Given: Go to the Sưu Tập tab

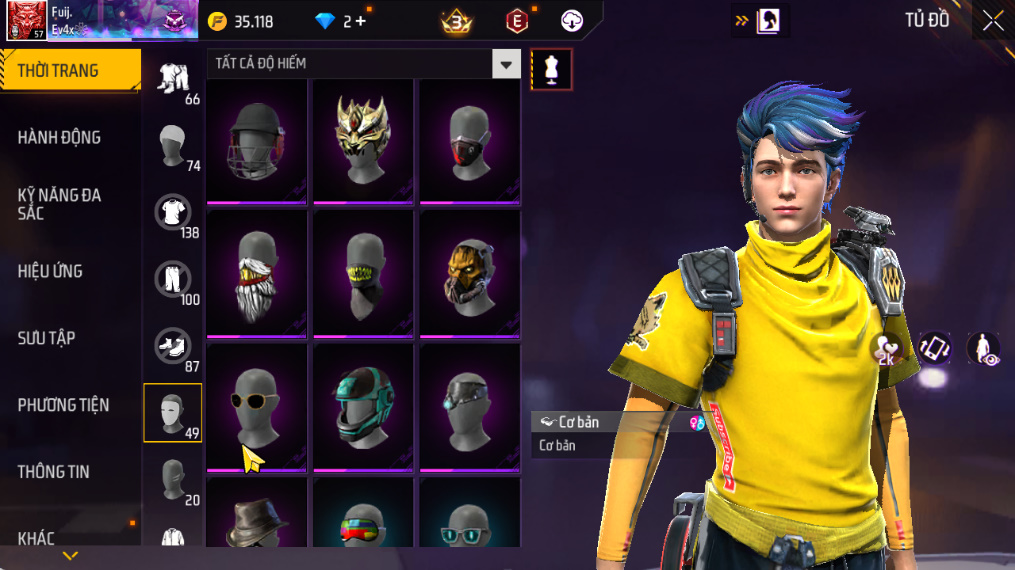Looking at the screenshot, I should 46,338.
